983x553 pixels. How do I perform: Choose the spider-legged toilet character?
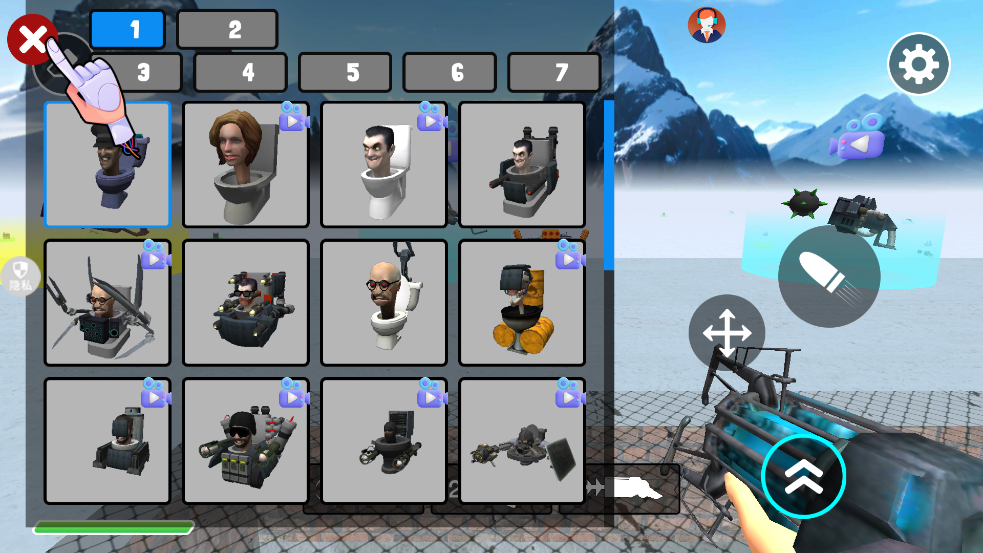107,302
